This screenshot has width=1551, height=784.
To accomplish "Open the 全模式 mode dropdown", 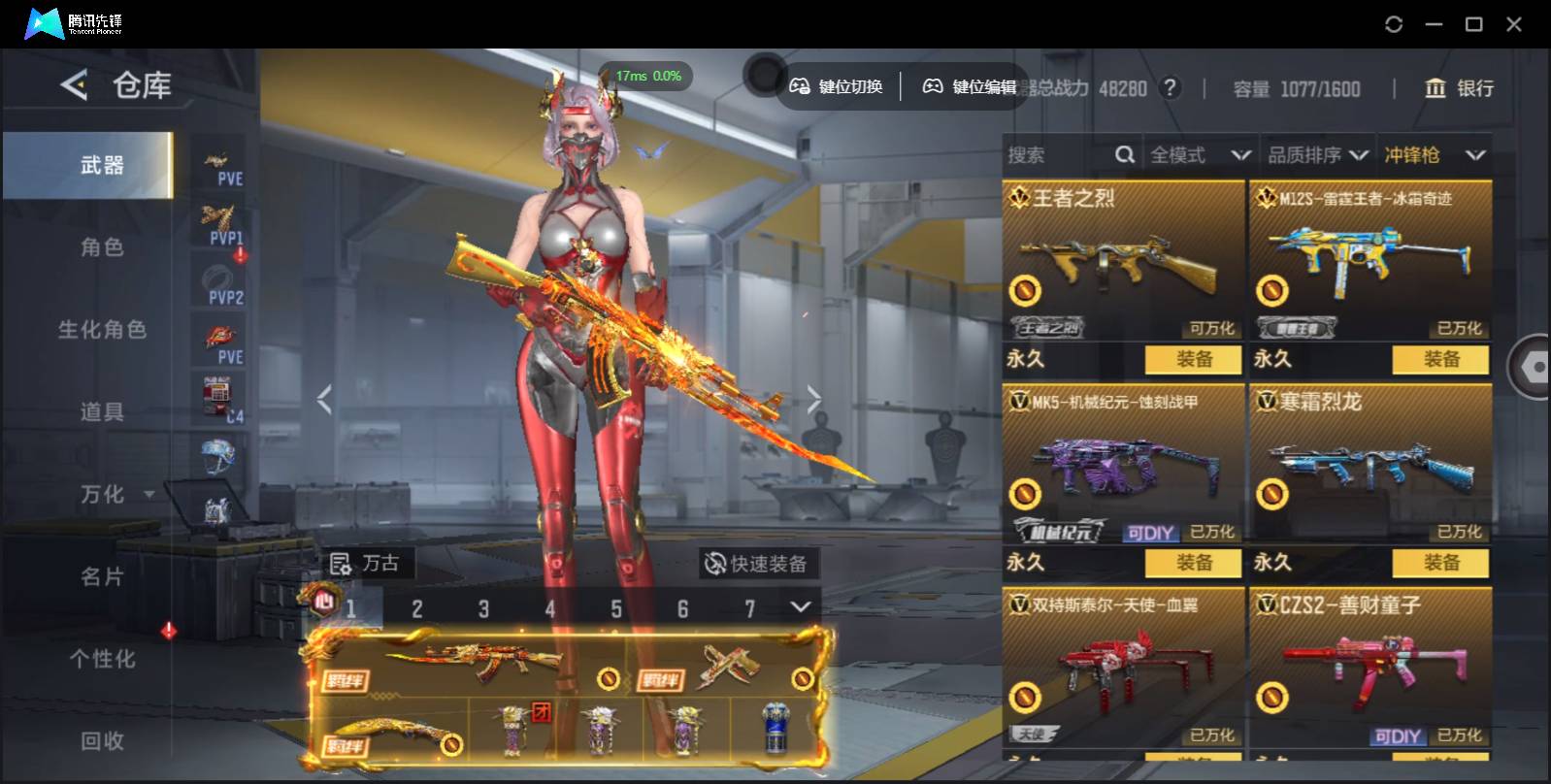I will point(1199,155).
